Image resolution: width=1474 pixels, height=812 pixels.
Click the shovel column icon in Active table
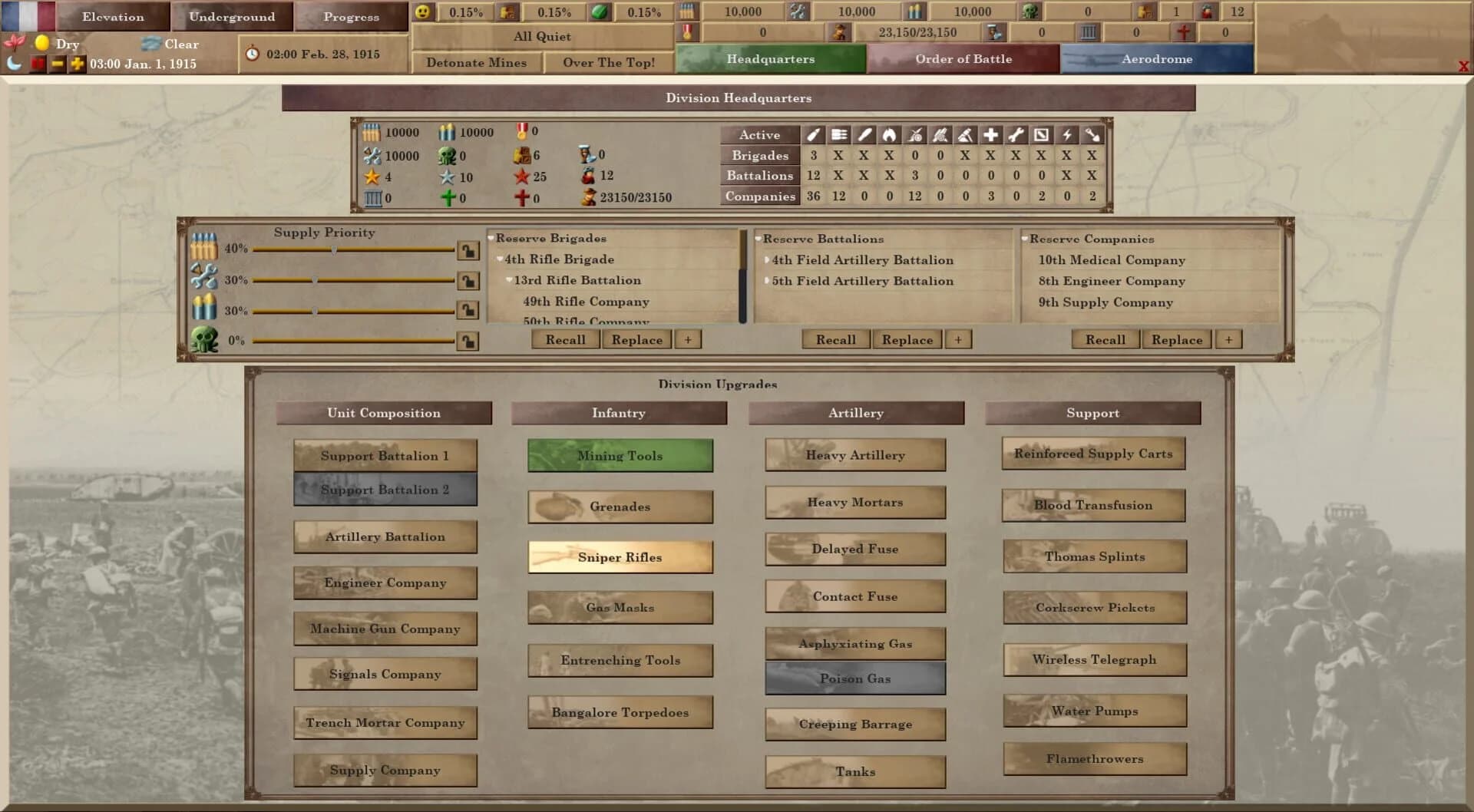pos(1092,134)
